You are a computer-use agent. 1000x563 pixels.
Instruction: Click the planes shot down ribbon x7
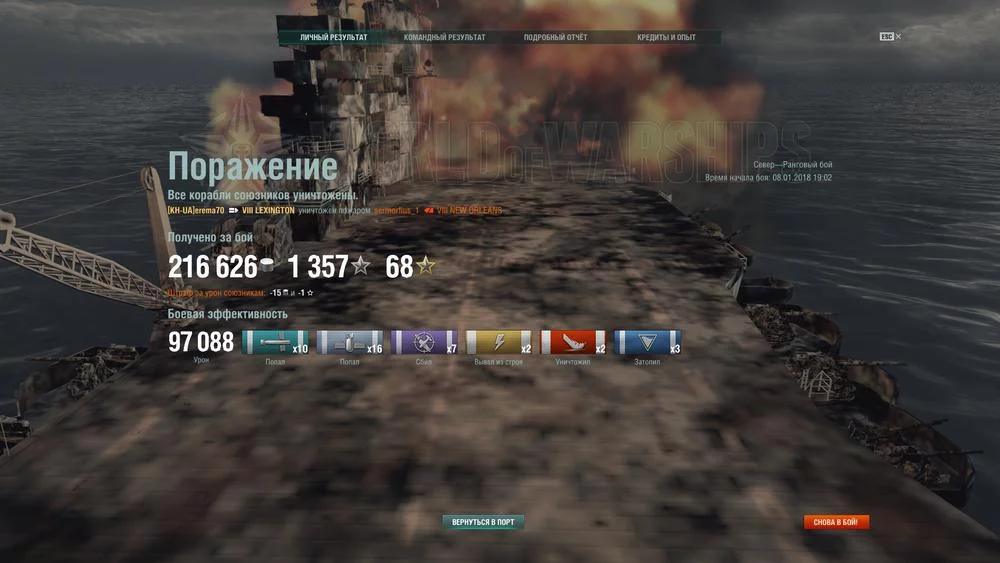tap(424, 343)
